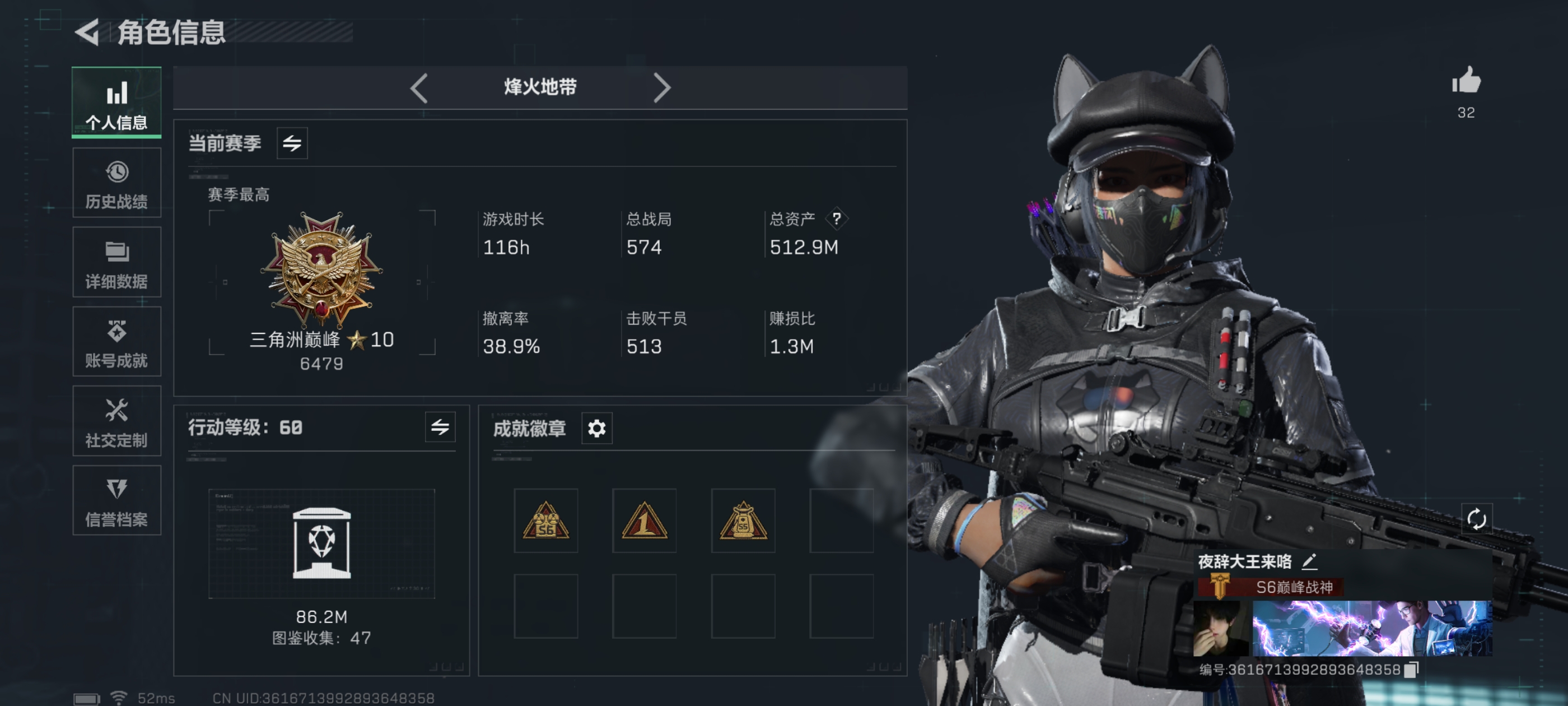Open the 历史战绩 tab
The width and height of the screenshot is (1568, 706).
tap(116, 183)
